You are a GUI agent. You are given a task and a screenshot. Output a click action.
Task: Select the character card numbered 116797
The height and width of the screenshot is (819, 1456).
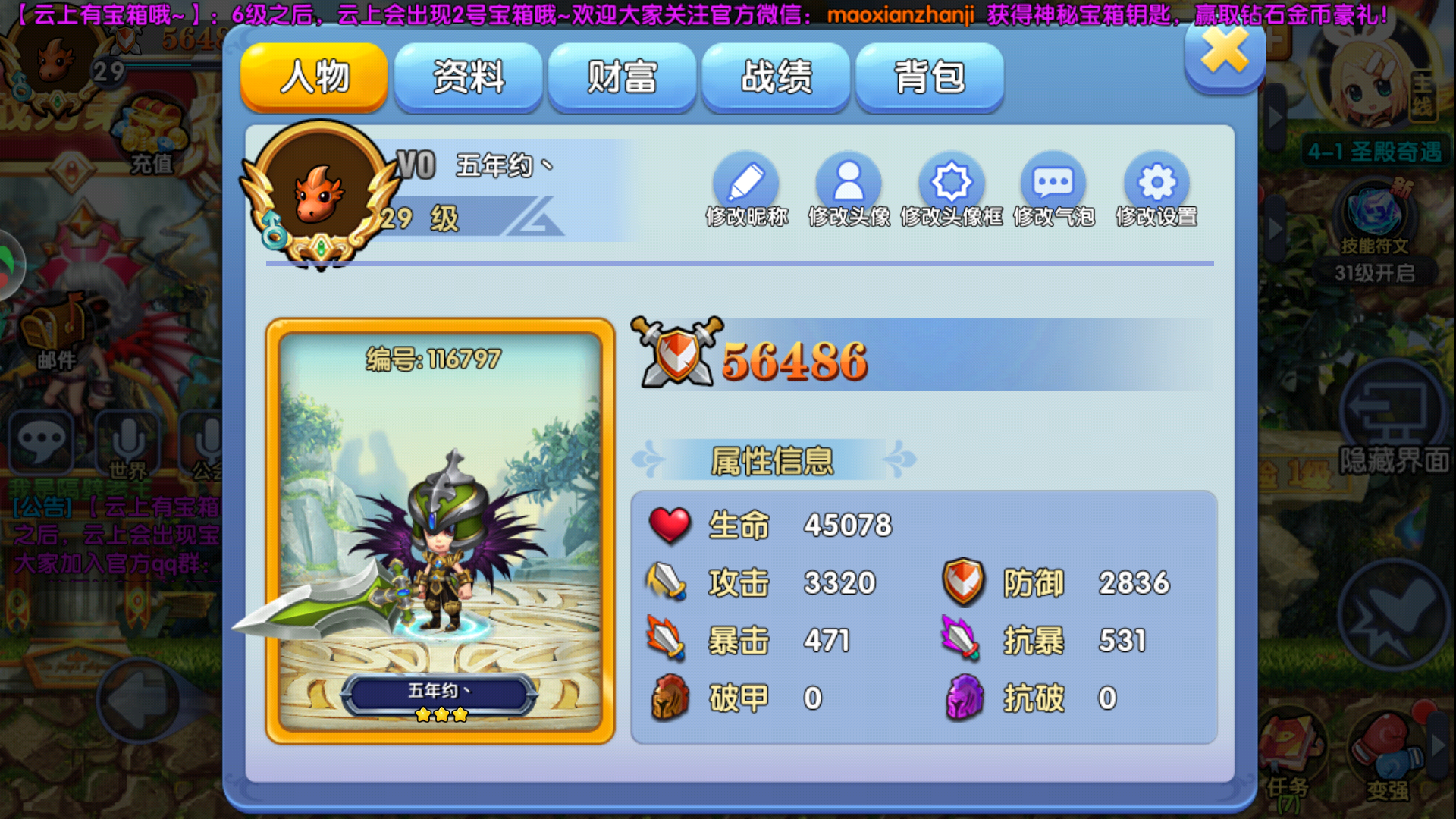pos(440,531)
